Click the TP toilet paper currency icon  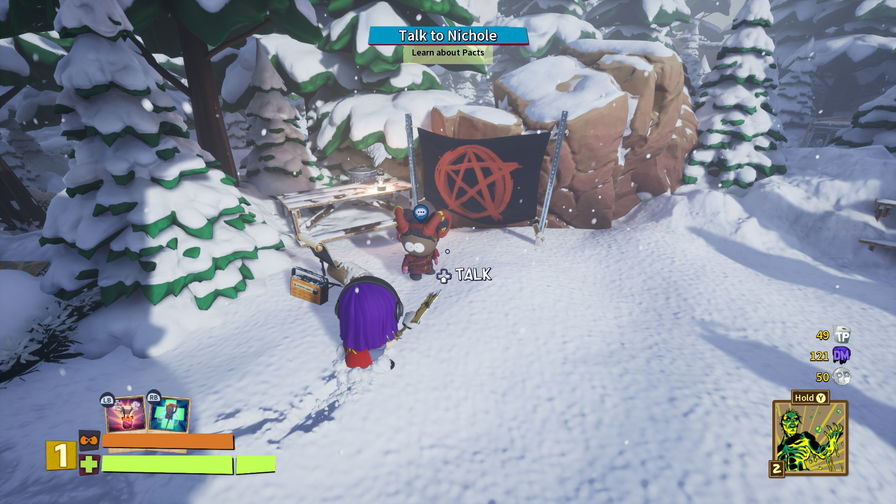click(842, 335)
